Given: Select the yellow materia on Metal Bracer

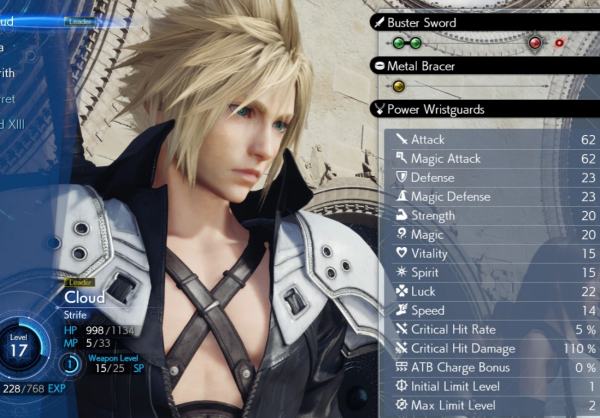Looking at the screenshot, I should click(398, 86).
